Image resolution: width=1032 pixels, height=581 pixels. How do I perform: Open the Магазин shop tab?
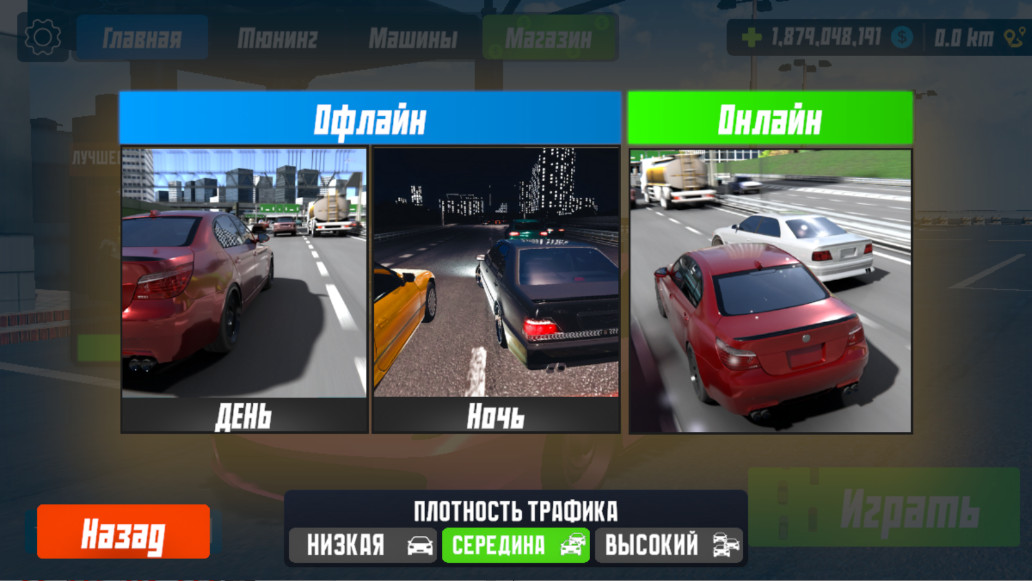(548, 38)
